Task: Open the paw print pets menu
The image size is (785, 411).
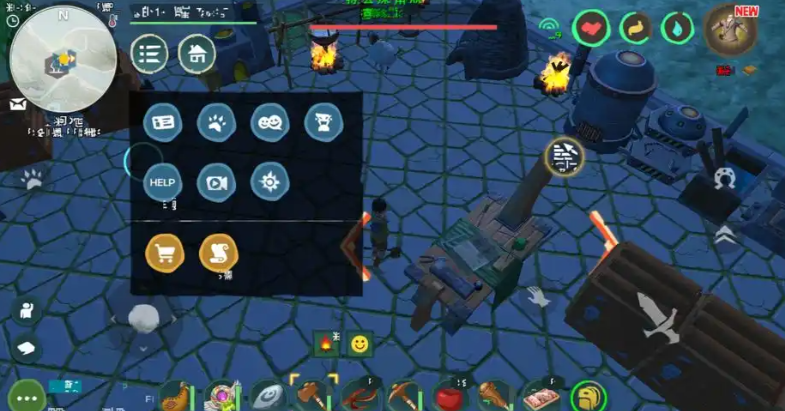Action: 216,123
